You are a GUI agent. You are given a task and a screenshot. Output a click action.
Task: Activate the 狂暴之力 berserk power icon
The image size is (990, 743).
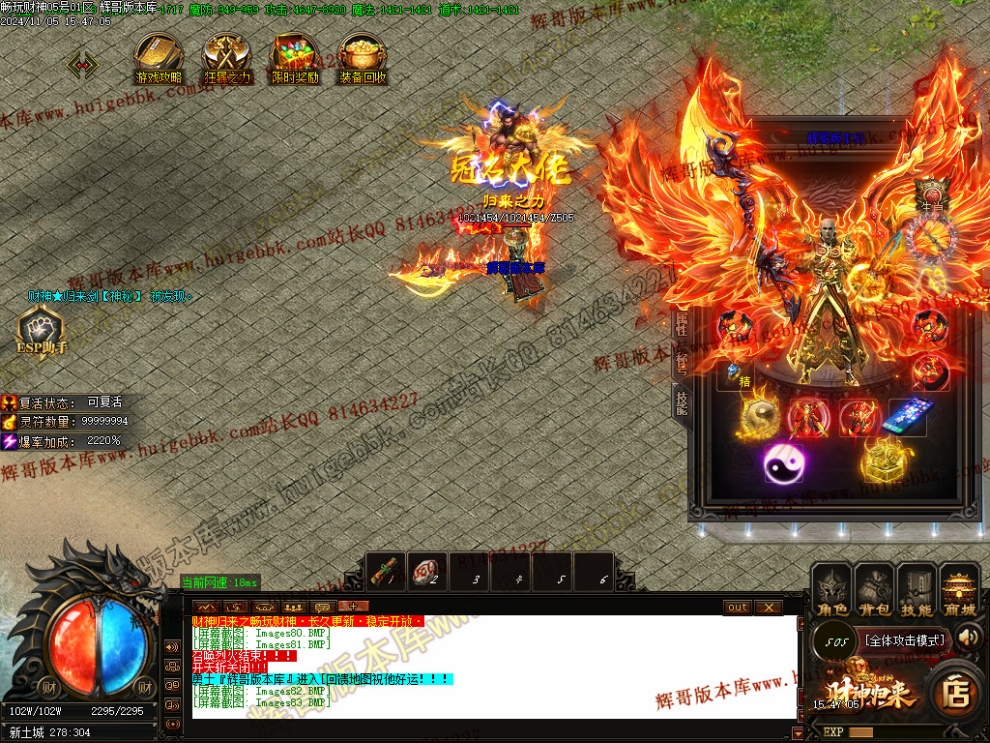pyautogui.click(x=226, y=58)
